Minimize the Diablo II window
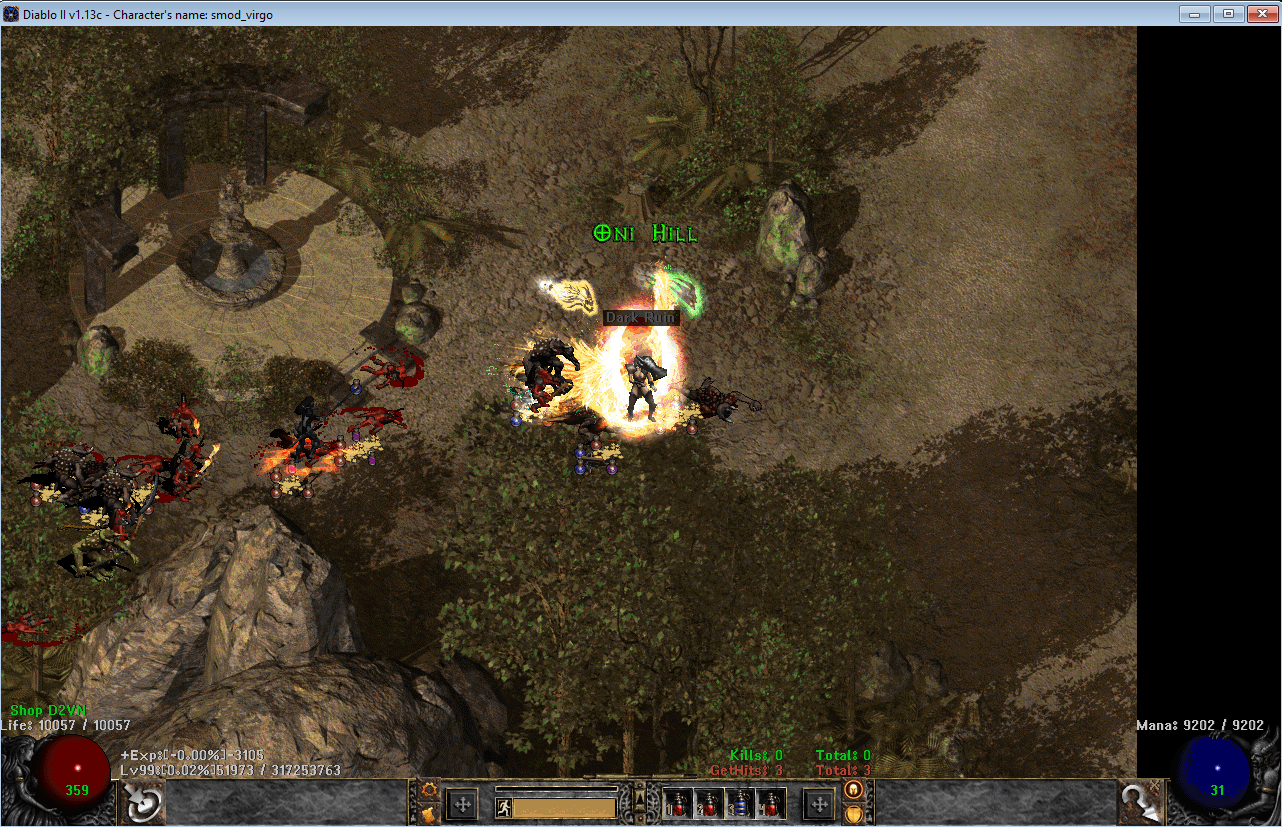This screenshot has height=827, width=1282. pos(1193,14)
